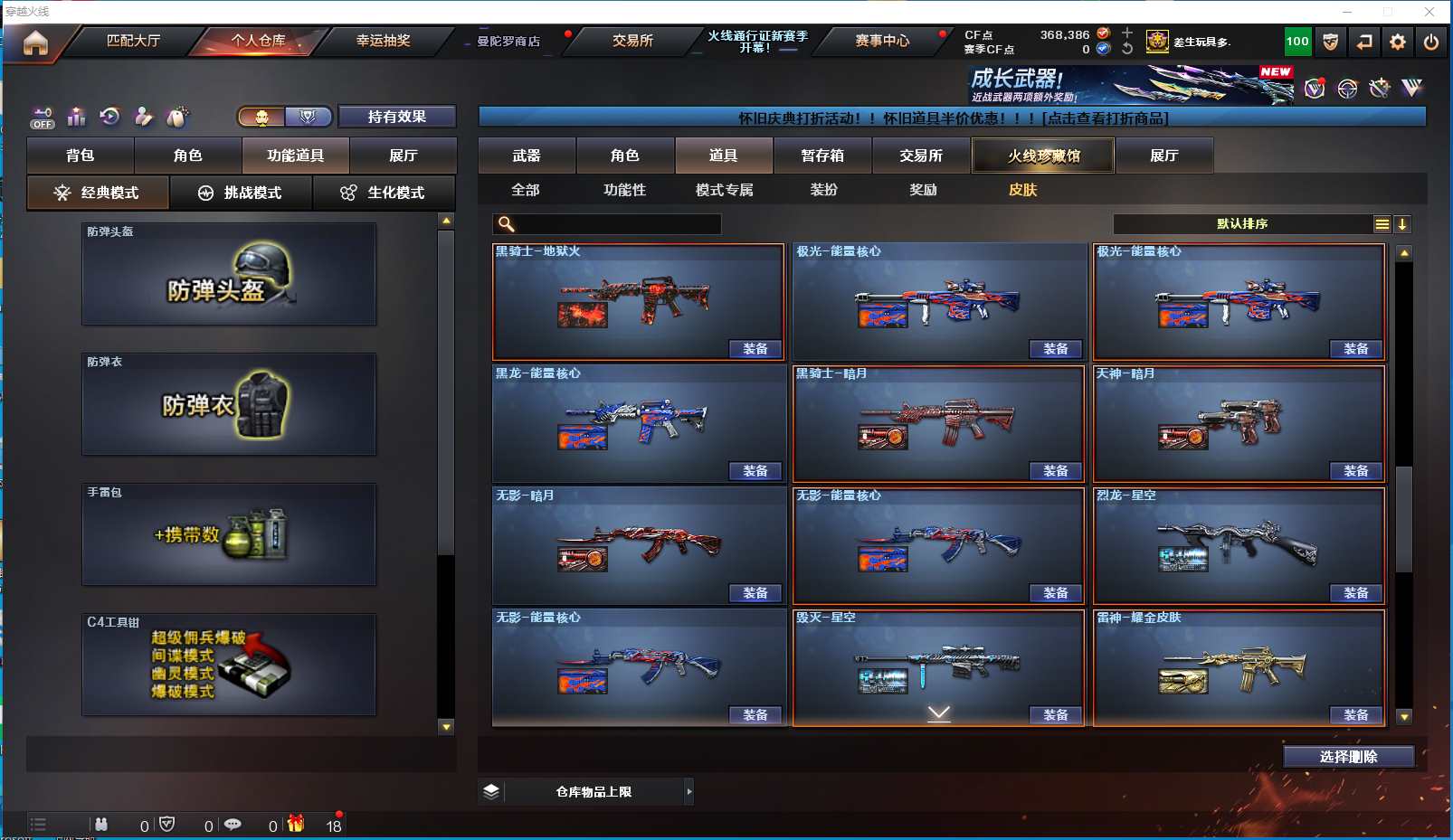The width and height of the screenshot is (1453, 840).
Task: Open the 持有效果 owned effects button
Action: 396,117
